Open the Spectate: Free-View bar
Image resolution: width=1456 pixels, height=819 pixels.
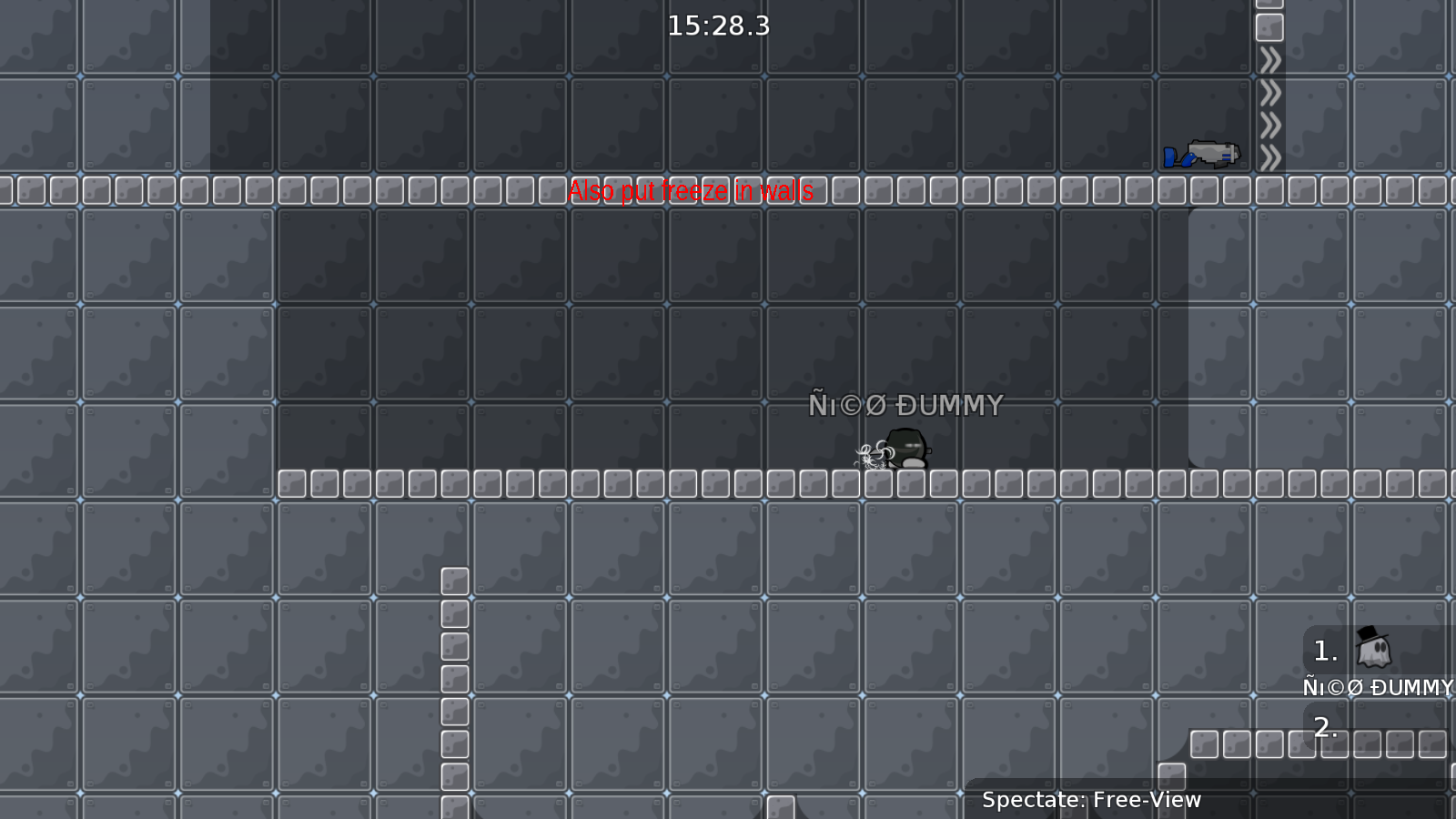pyautogui.click(x=1091, y=800)
